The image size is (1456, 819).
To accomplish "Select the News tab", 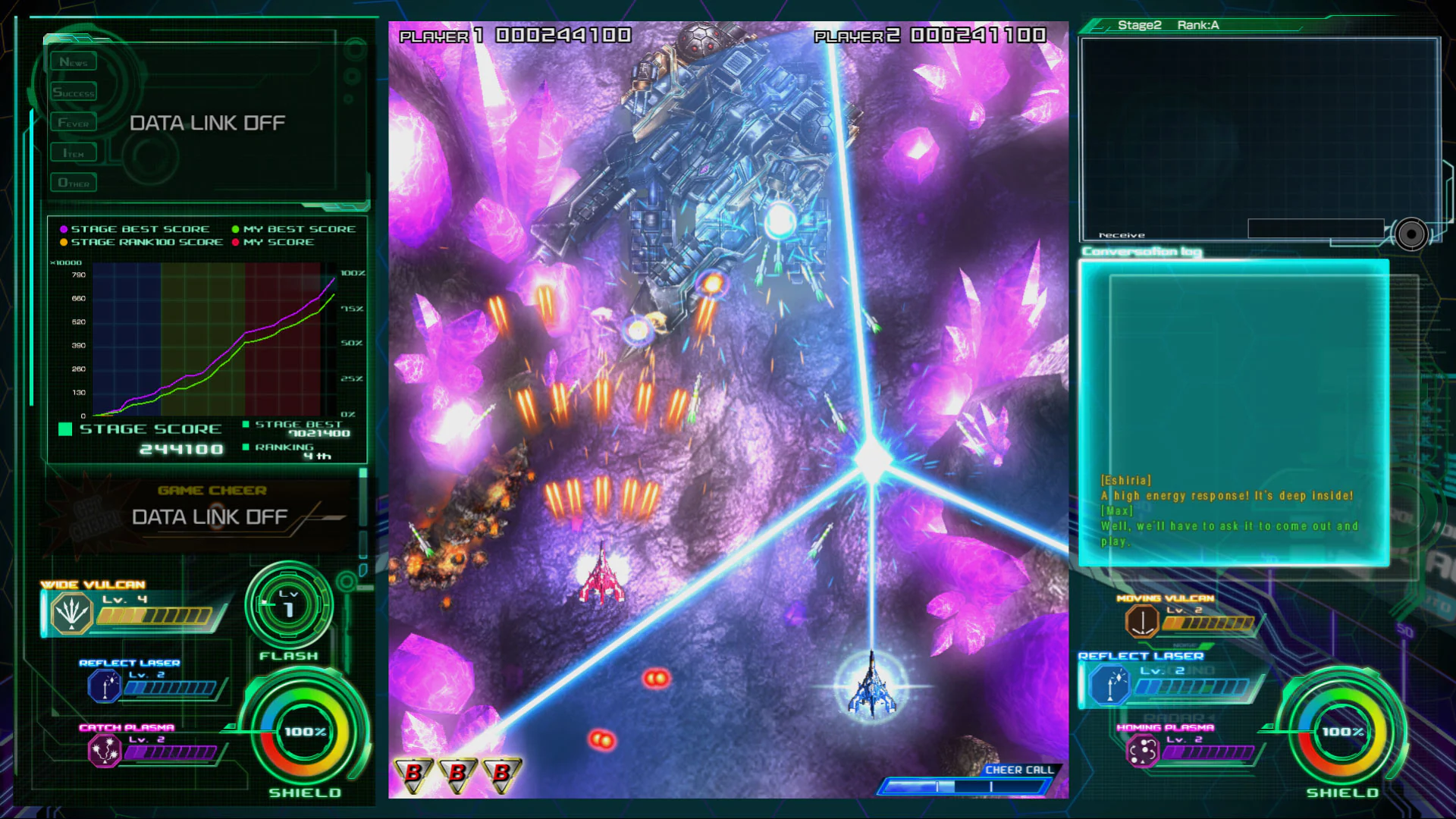I will click(x=73, y=61).
